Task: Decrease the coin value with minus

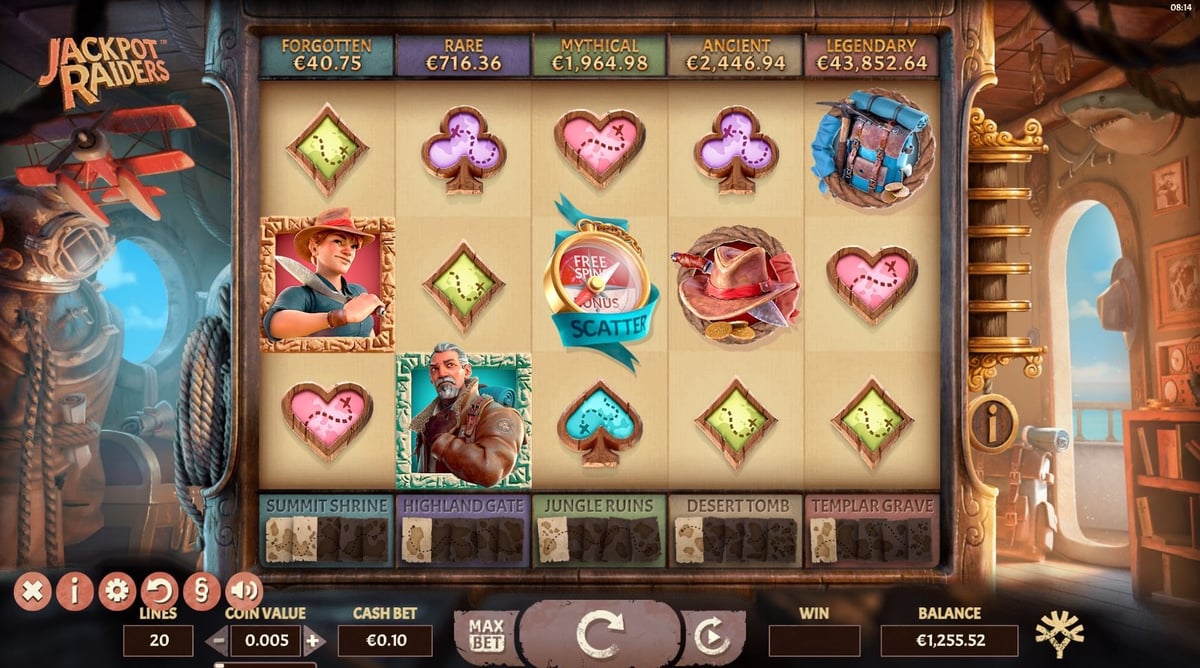Action: click(x=217, y=641)
